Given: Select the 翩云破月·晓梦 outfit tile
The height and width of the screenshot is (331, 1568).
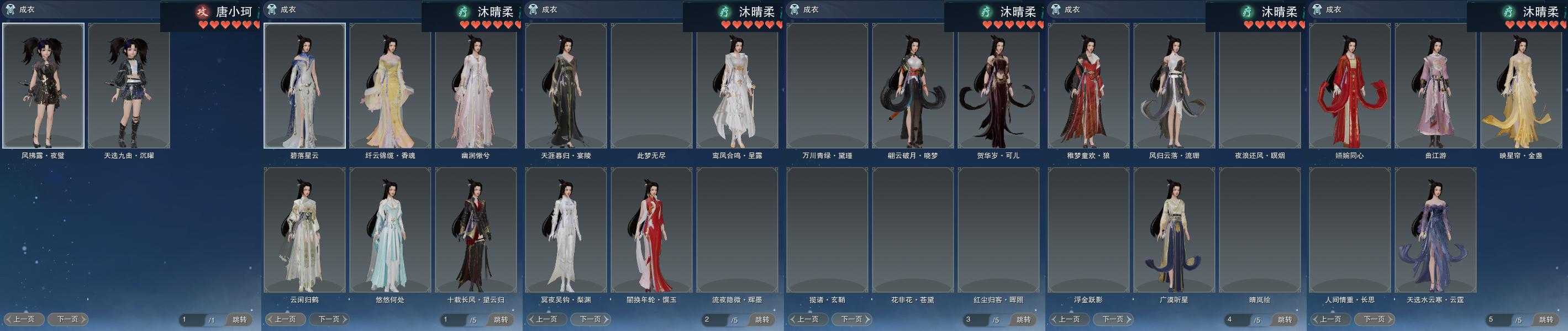Looking at the screenshot, I should 912,86.
